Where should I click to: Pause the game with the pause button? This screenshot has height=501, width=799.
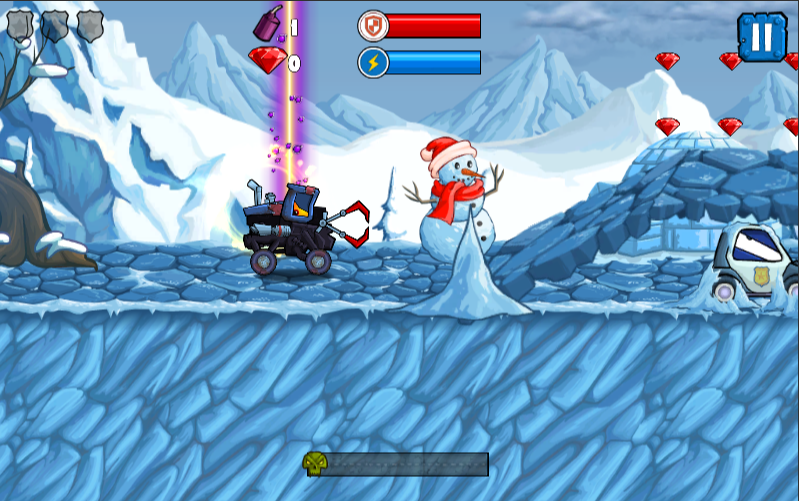[x=762, y=37]
